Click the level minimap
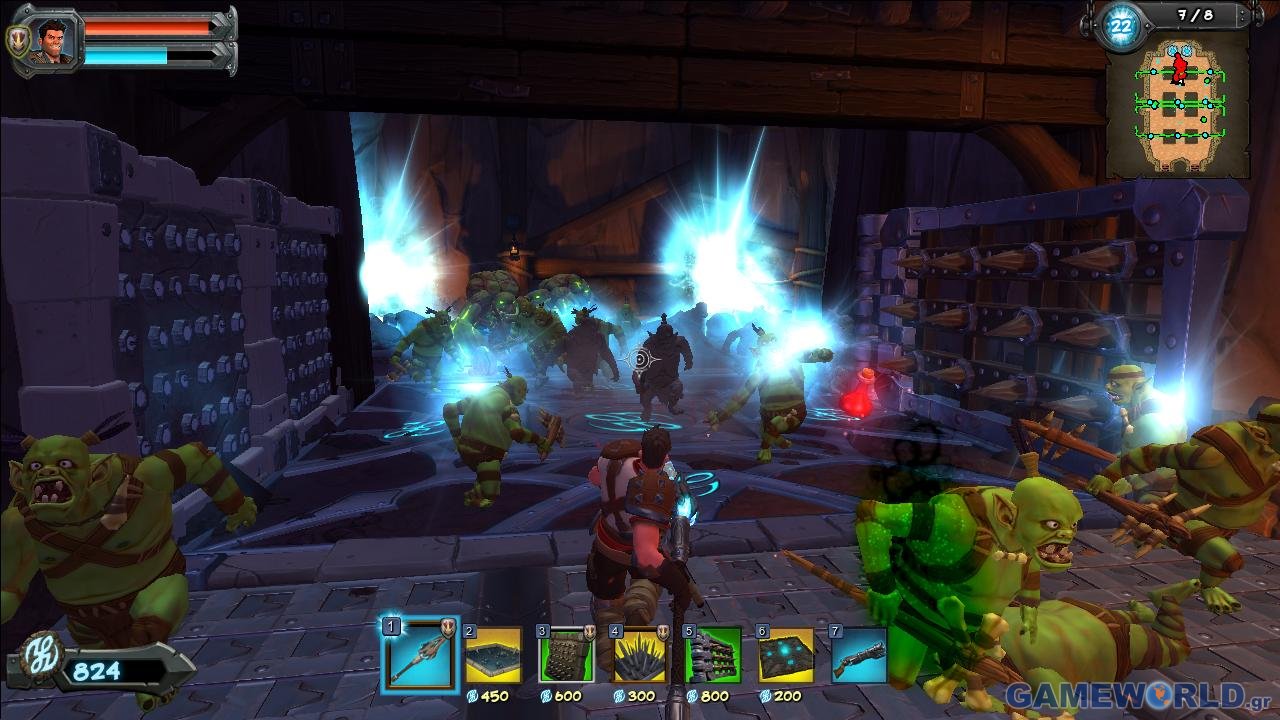 click(x=1177, y=107)
